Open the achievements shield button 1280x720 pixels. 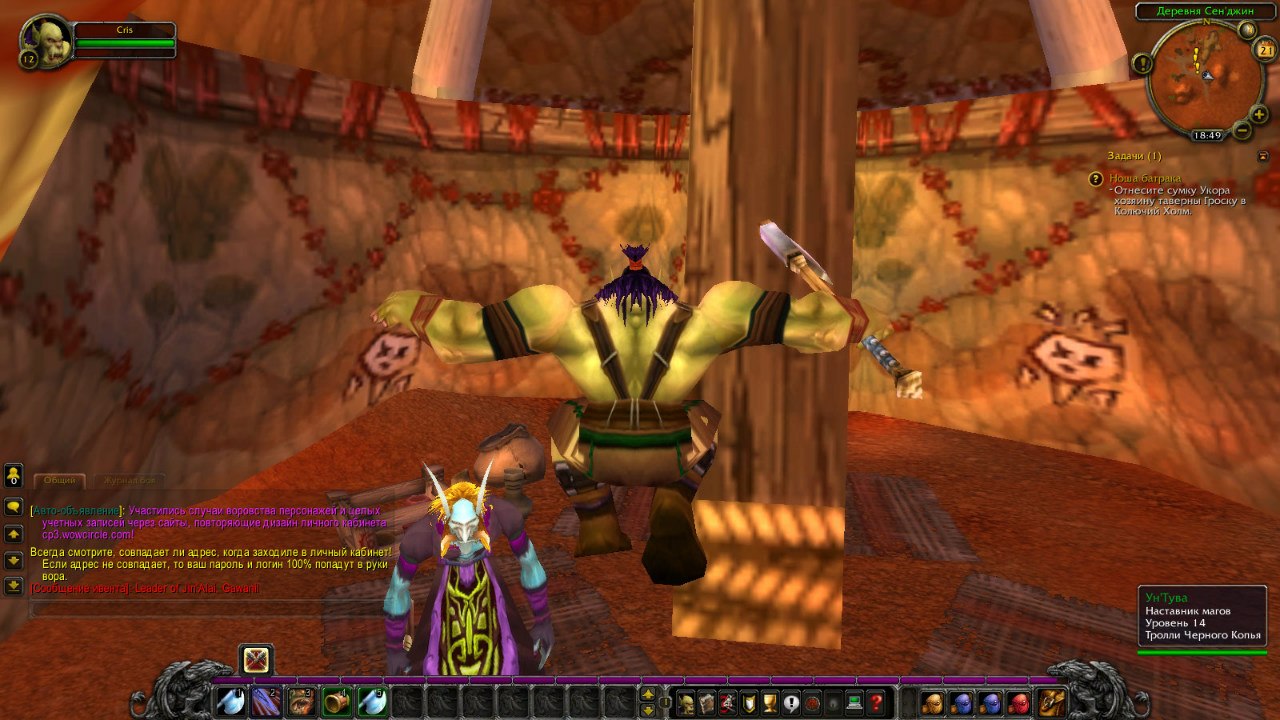pyautogui.click(x=750, y=702)
